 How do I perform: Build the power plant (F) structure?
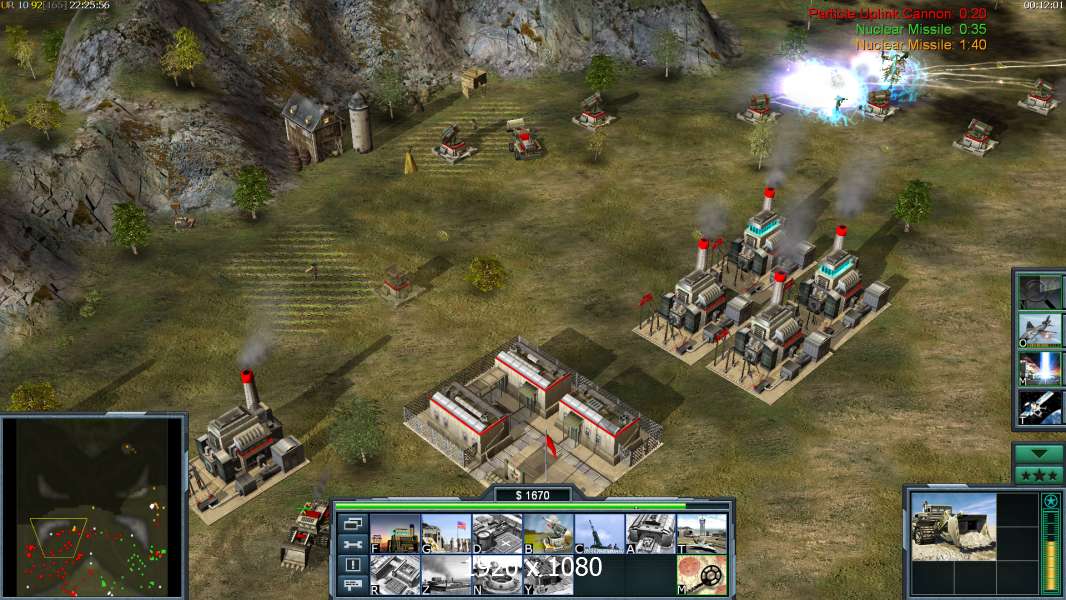click(x=395, y=534)
